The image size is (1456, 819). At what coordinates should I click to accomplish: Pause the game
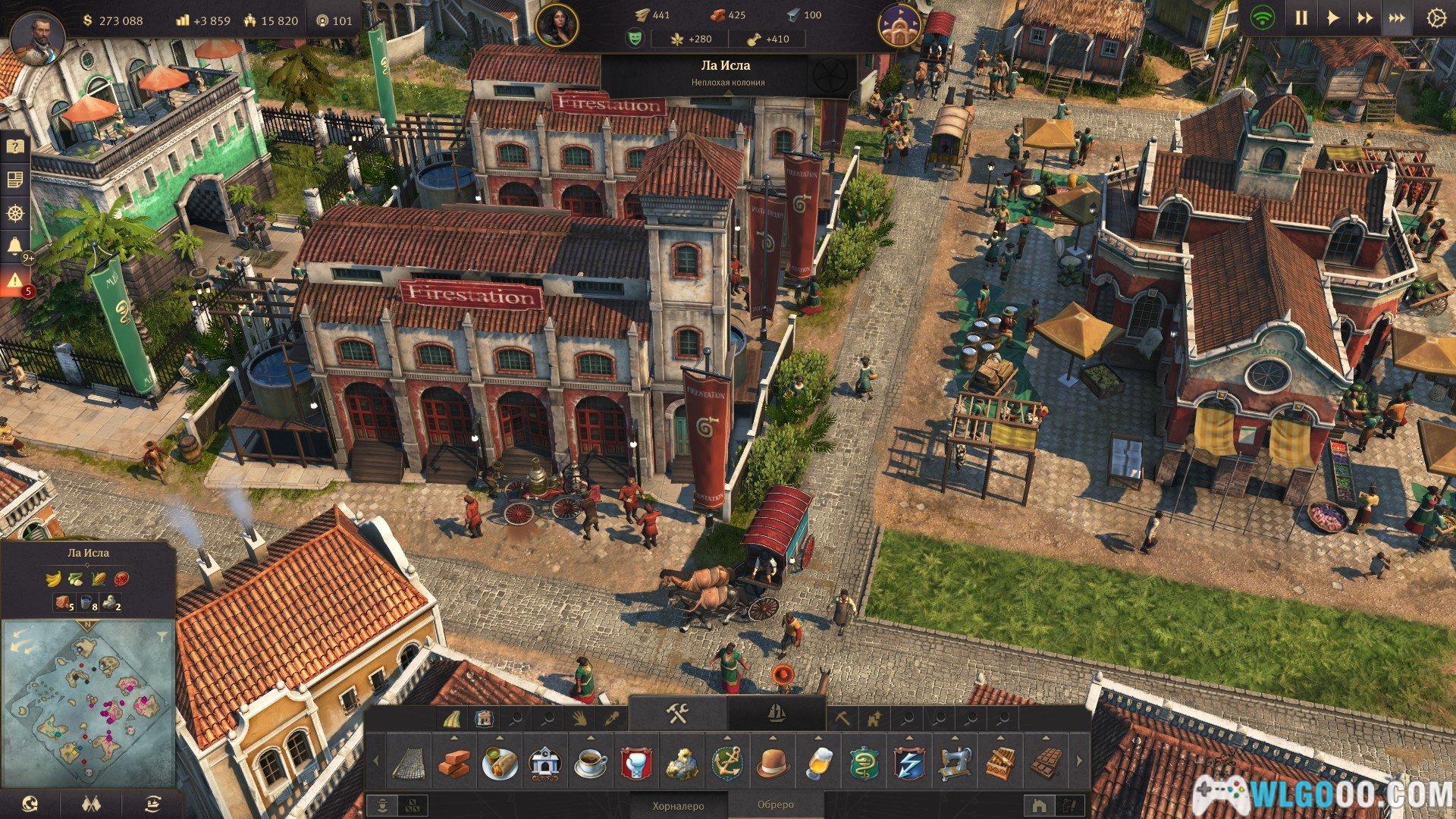1301,18
